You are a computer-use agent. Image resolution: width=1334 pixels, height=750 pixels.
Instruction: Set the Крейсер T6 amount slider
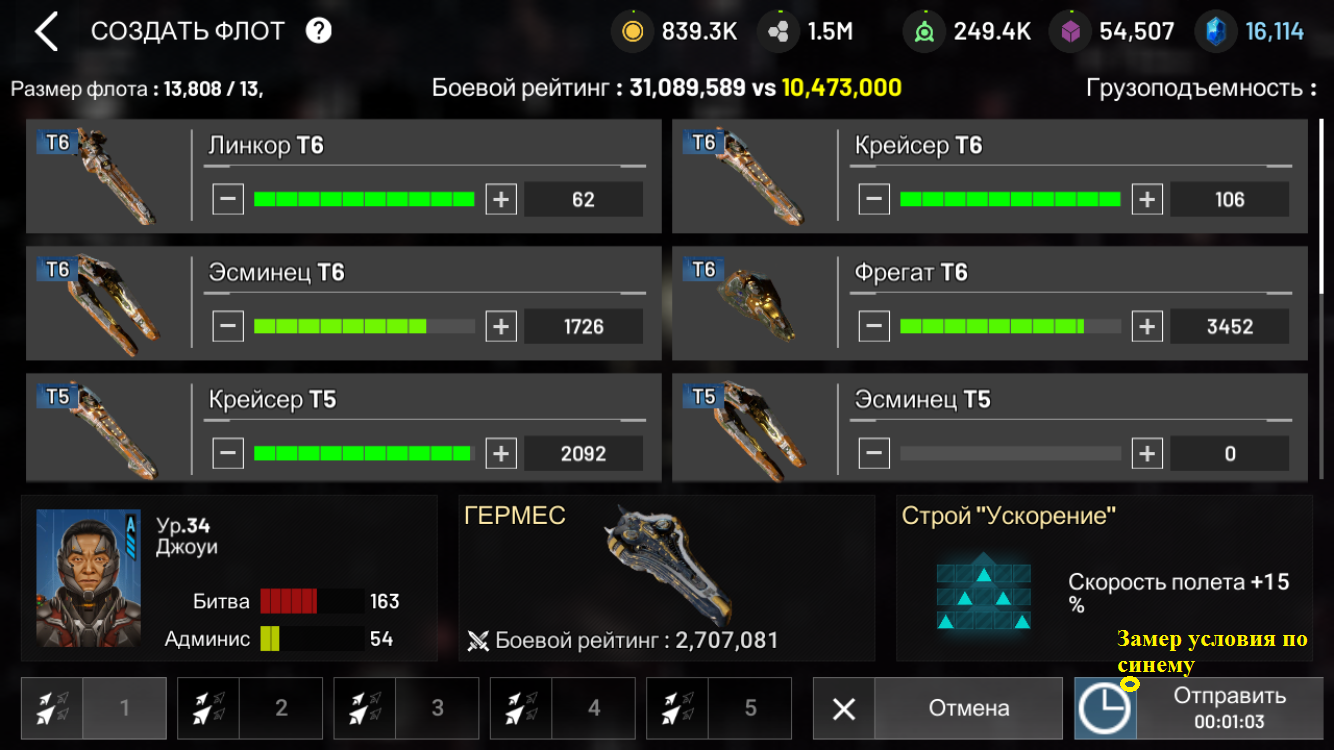point(1010,199)
